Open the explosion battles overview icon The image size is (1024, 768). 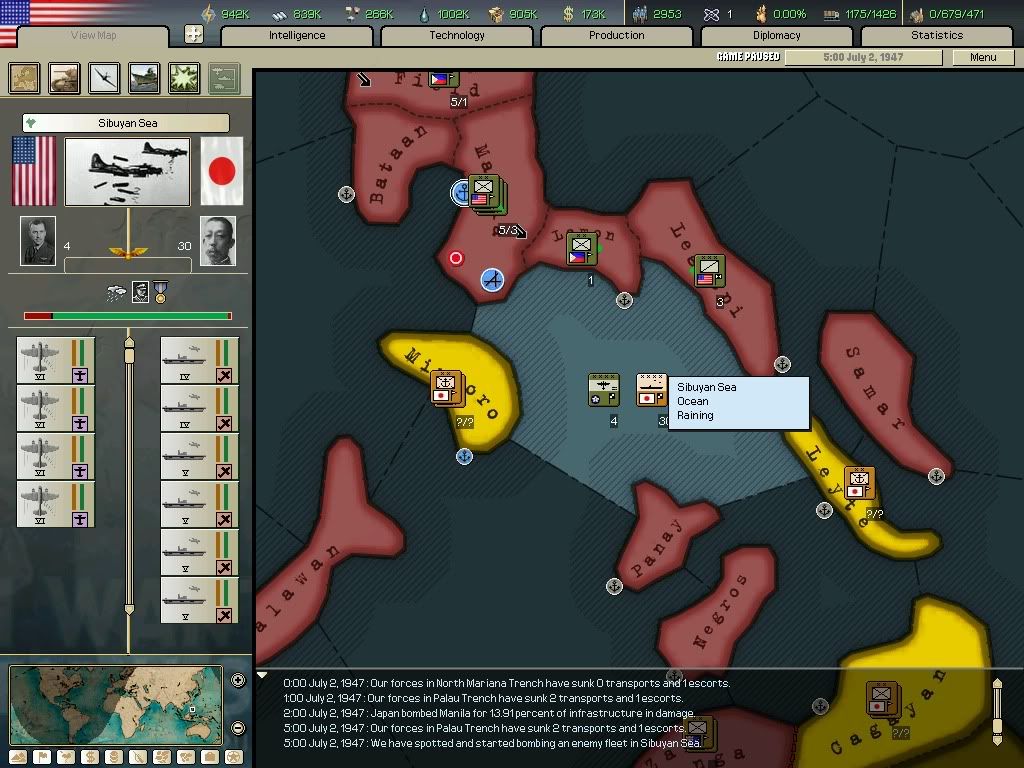click(x=184, y=78)
